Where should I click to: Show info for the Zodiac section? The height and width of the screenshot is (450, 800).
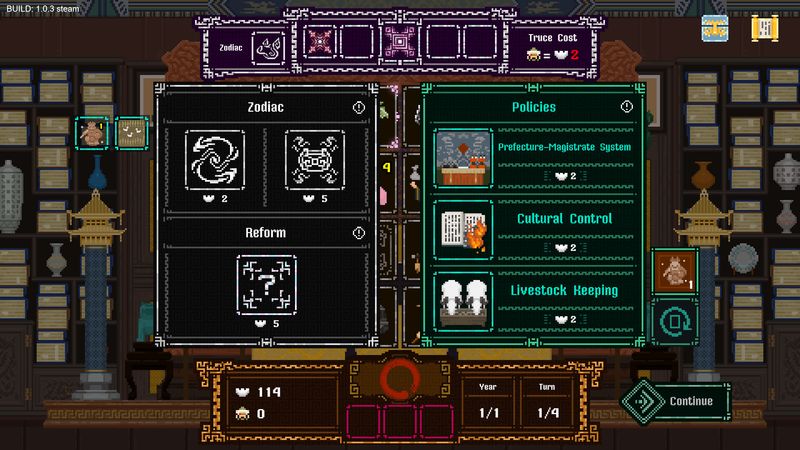click(x=359, y=107)
